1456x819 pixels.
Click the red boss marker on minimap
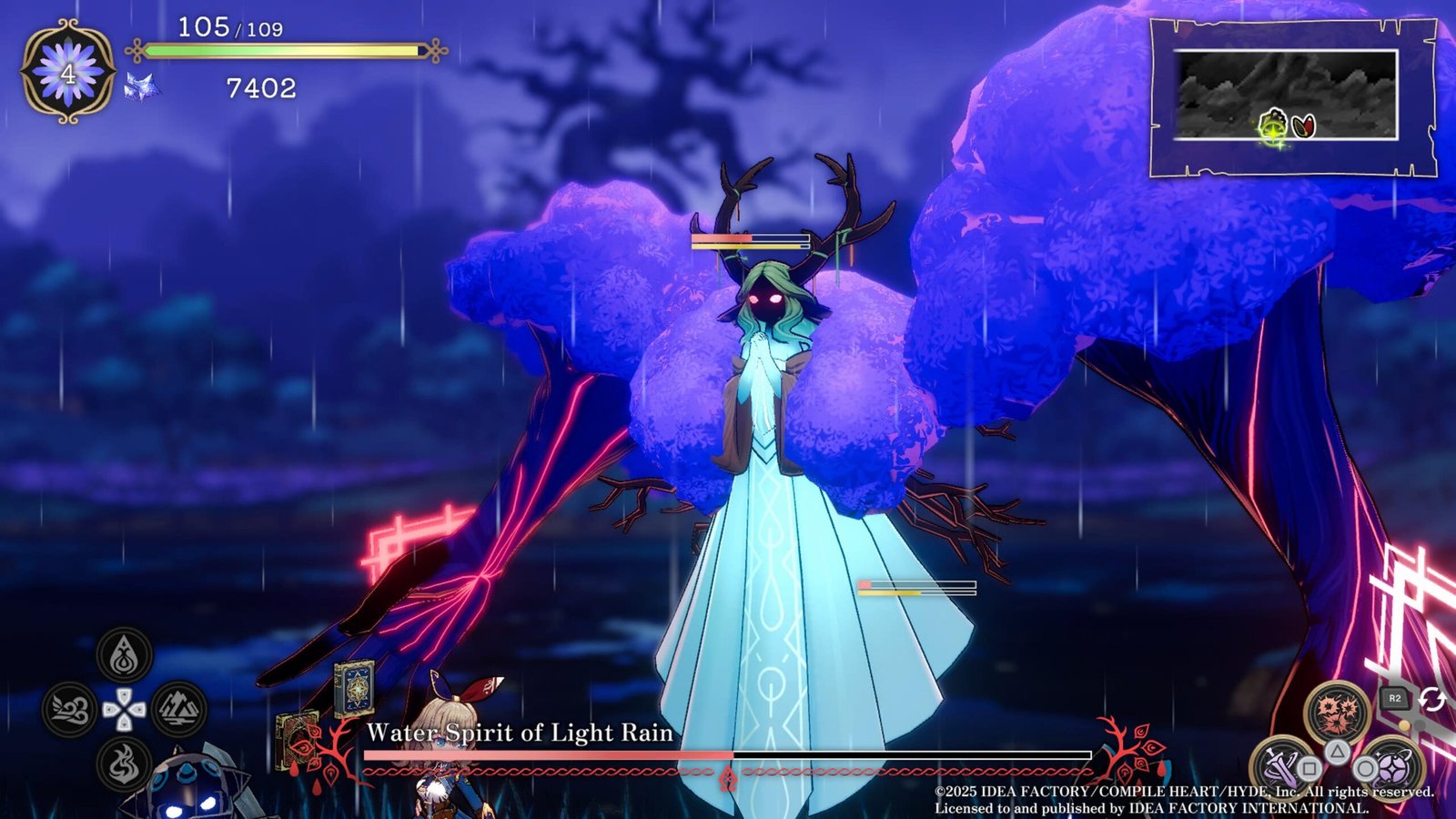tap(1304, 126)
